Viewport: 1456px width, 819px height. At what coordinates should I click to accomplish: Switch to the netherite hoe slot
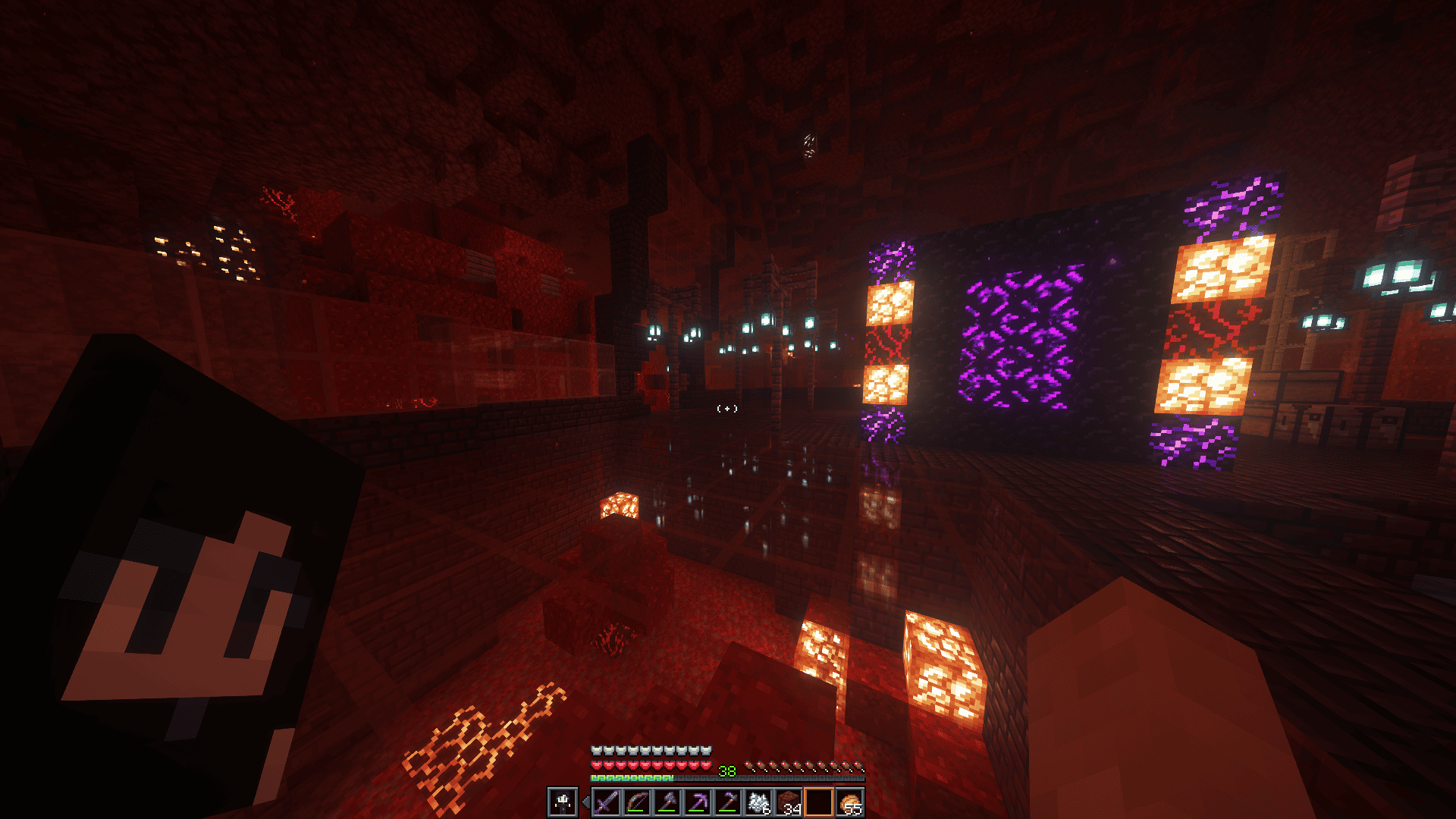[x=728, y=802]
